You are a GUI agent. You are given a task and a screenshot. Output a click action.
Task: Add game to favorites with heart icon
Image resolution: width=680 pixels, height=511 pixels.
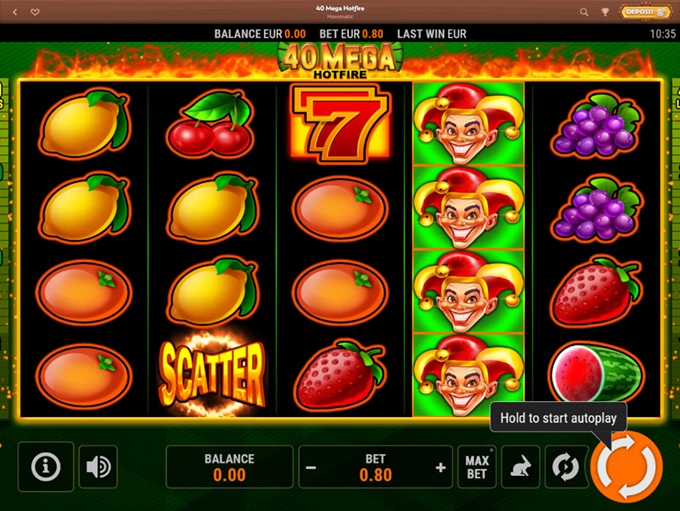[35, 12]
